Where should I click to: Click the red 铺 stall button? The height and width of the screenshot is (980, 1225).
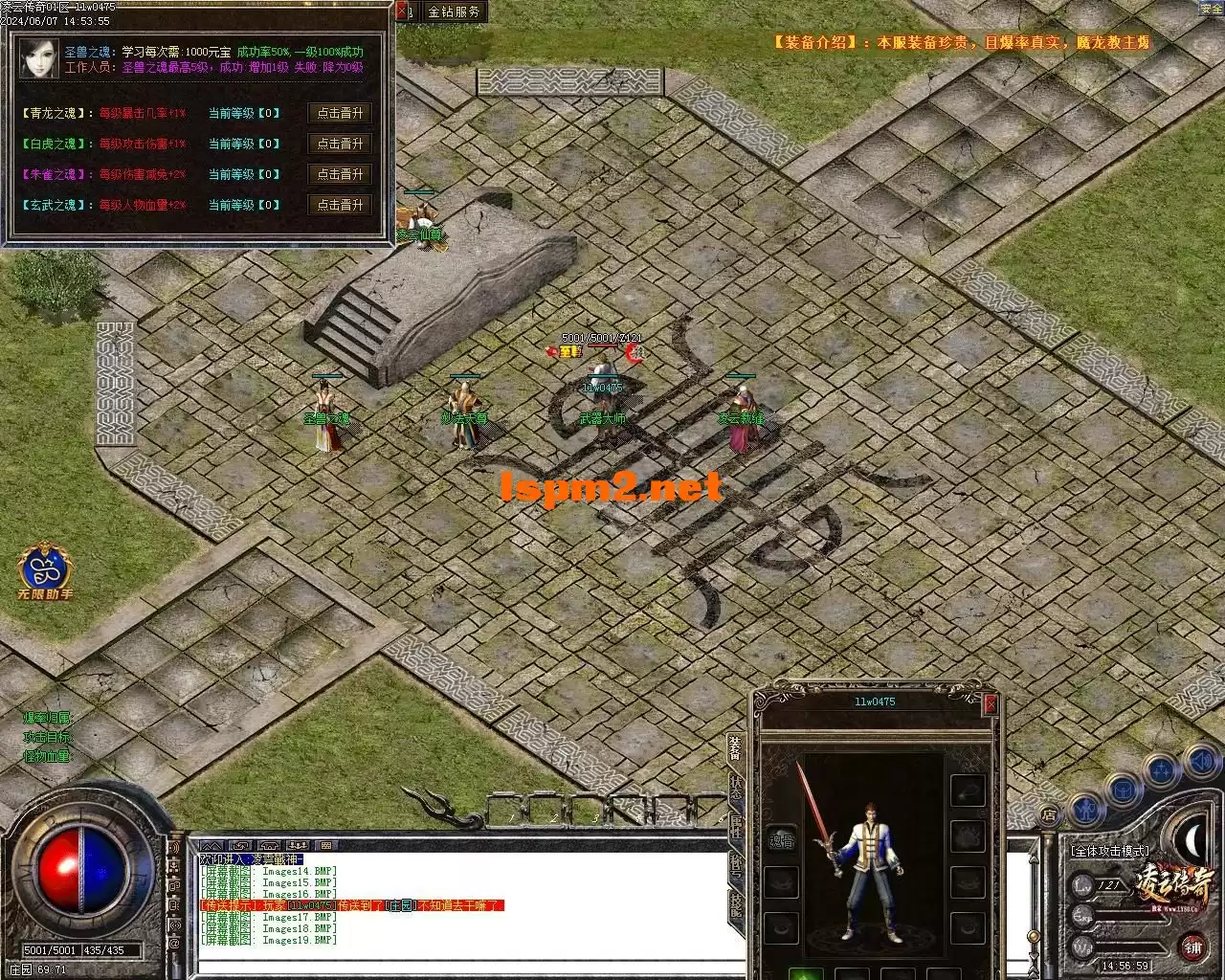click(x=1192, y=947)
